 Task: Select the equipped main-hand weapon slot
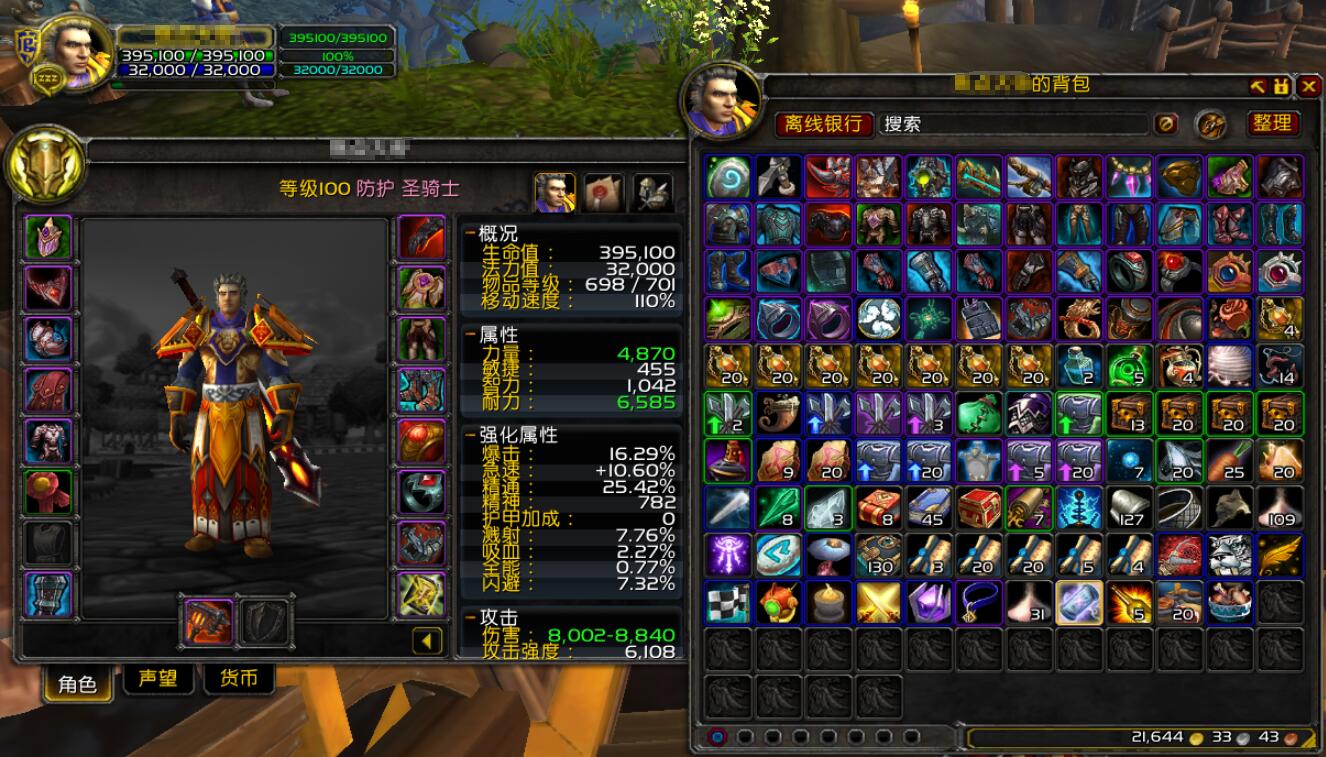[209, 622]
